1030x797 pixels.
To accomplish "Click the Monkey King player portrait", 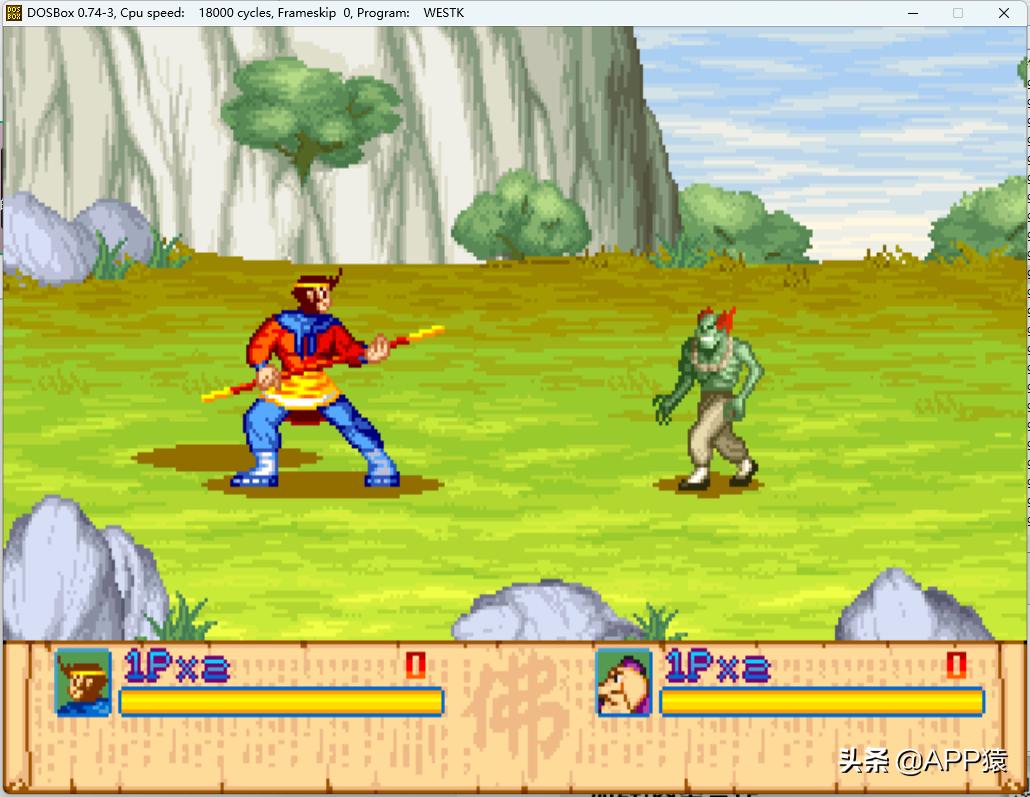I will (x=83, y=682).
